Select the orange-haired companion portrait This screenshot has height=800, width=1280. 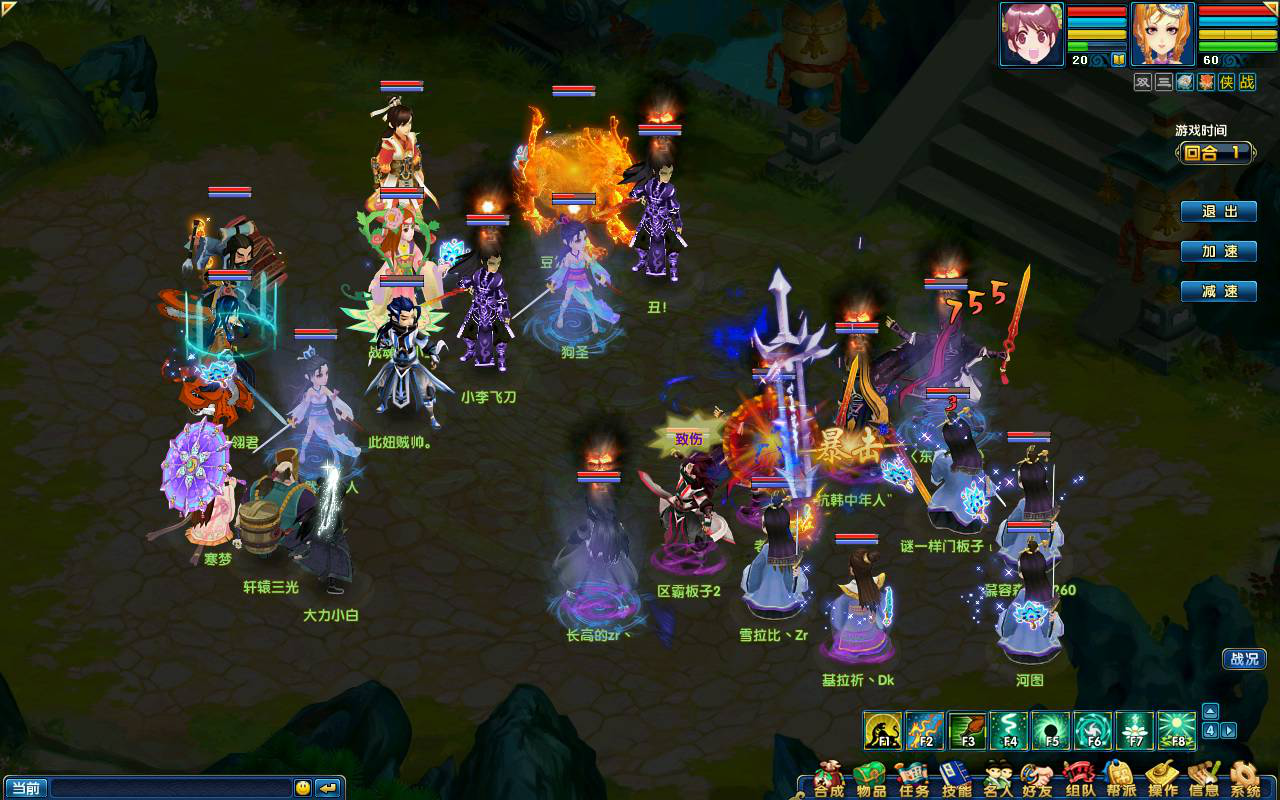click(1162, 34)
